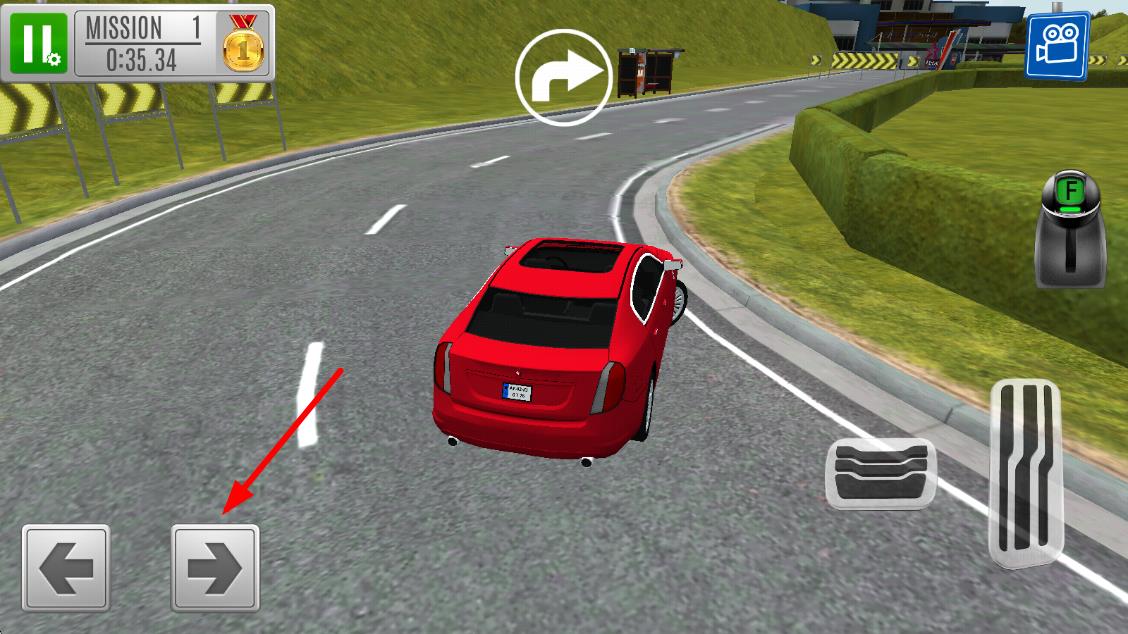
Task: Tap the brake pedal
Action: (x=880, y=473)
